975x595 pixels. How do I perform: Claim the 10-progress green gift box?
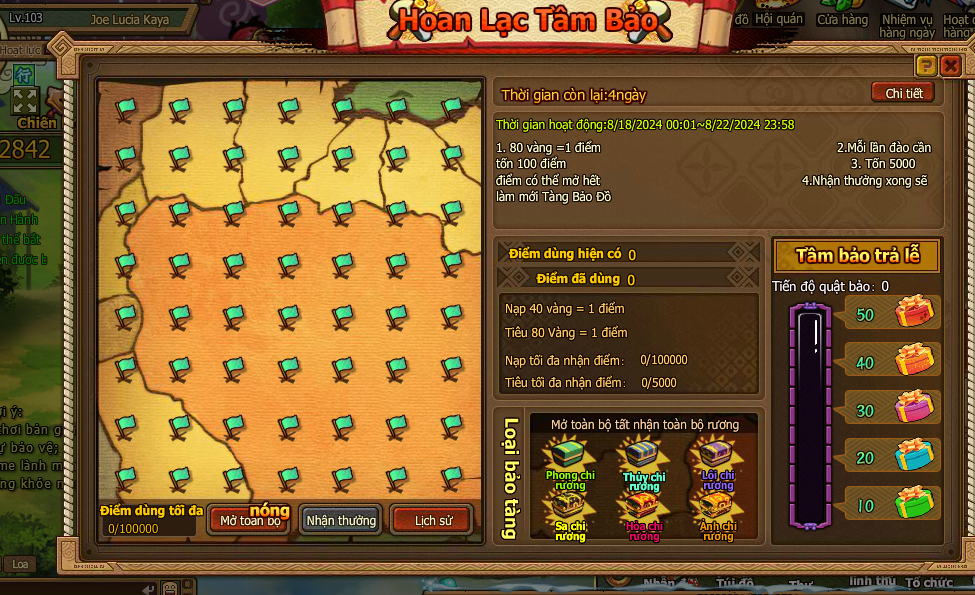(912, 502)
